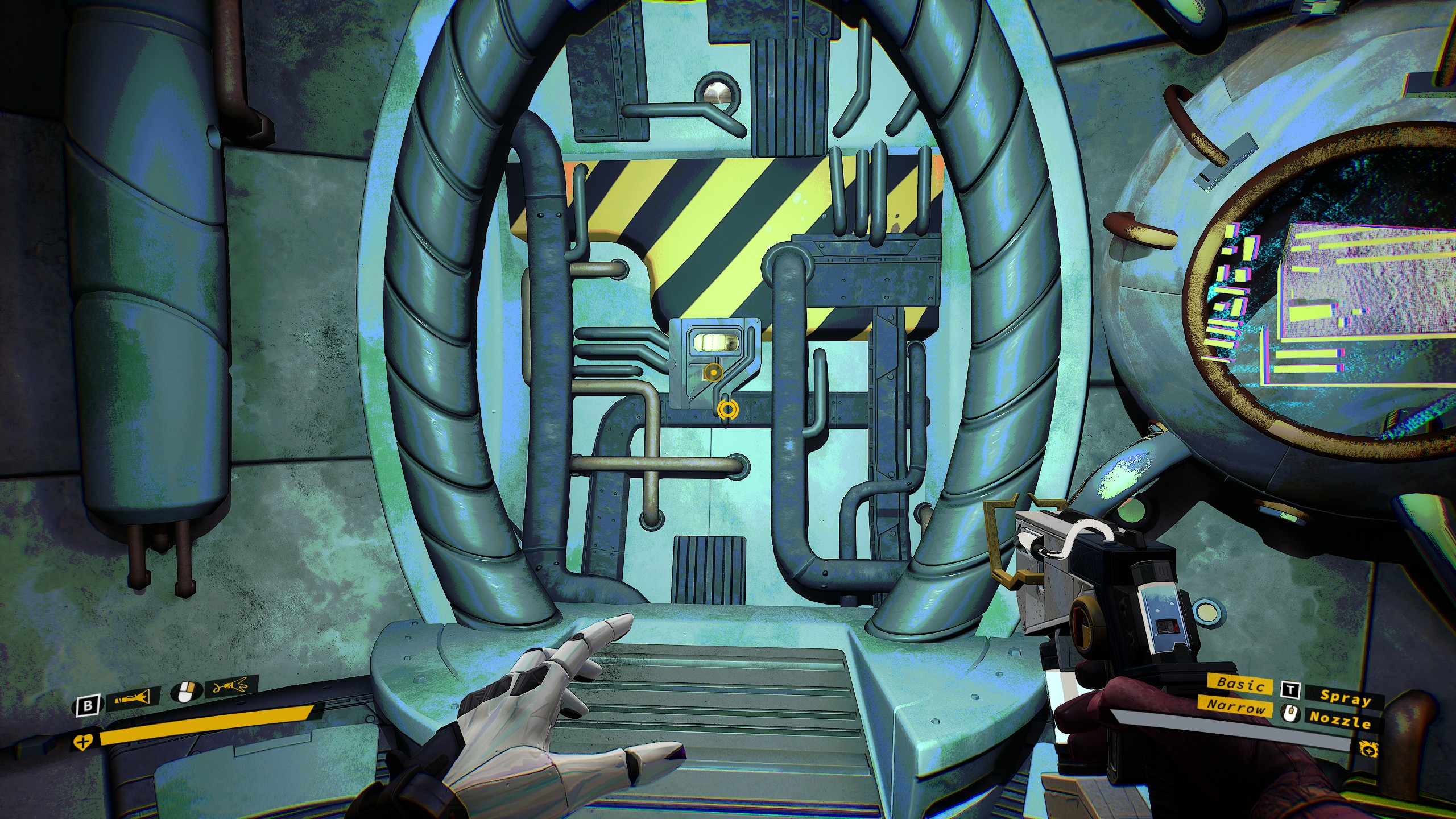The image size is (1456, 819).
Task: Select the Narrow nozzle setting label
Action: click(1236, 707)
